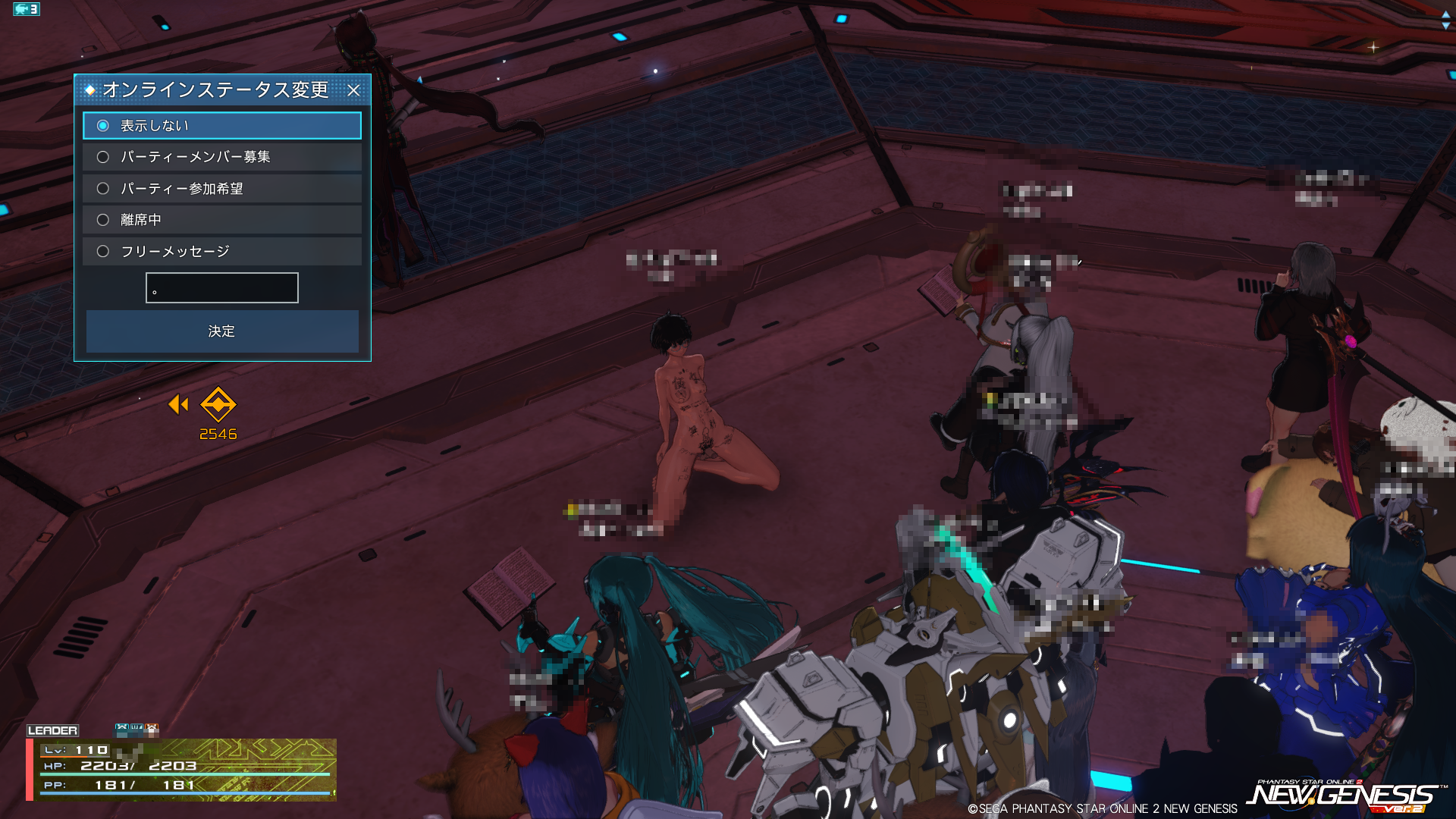Choose パーティーメンバー募集 status
1456x819 pixels.
coord(103,157)
